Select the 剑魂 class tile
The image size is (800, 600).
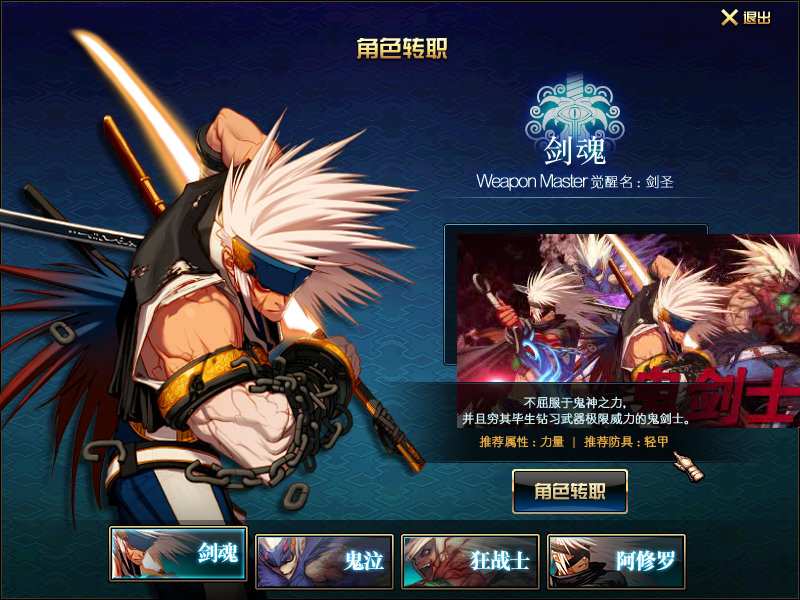(x=178, y=554)
